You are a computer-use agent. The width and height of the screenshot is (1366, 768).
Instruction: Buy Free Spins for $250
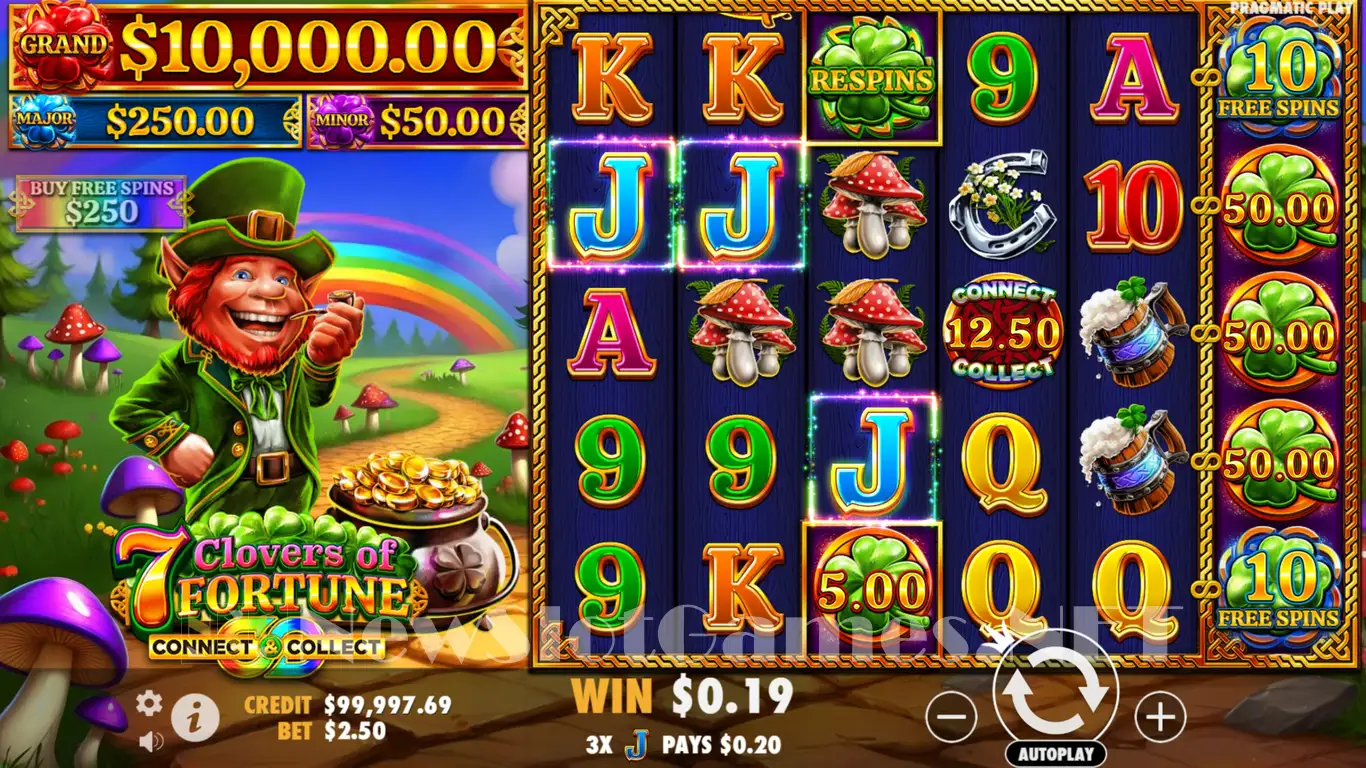100,201
